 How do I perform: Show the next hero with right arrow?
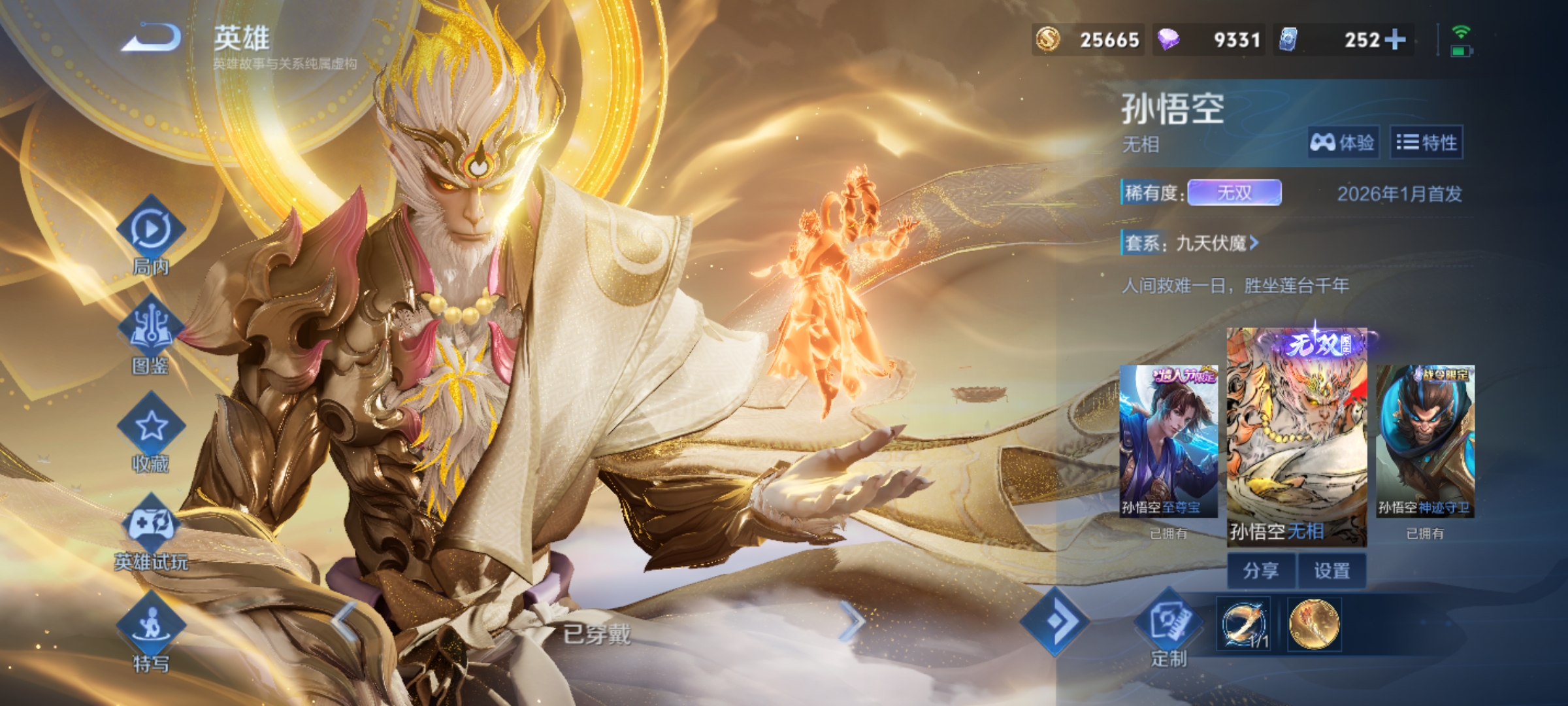[x=851, y=621]
